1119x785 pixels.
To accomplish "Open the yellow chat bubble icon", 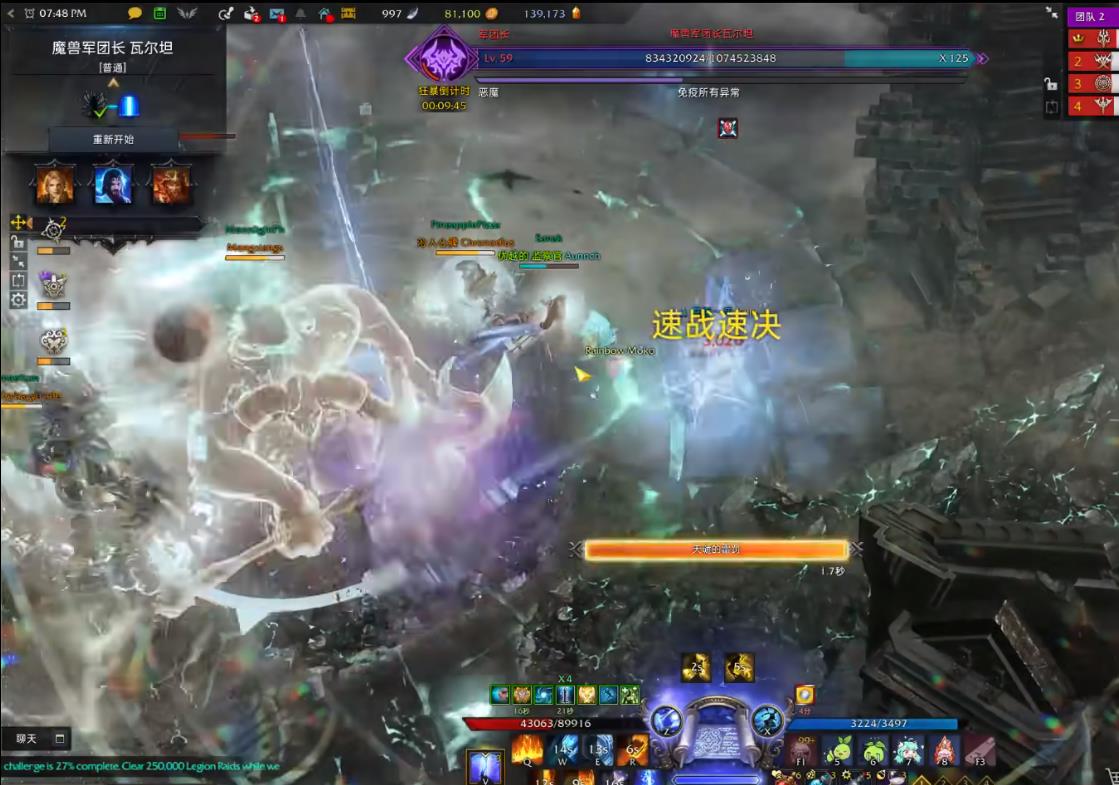I will tap(135, 13).
